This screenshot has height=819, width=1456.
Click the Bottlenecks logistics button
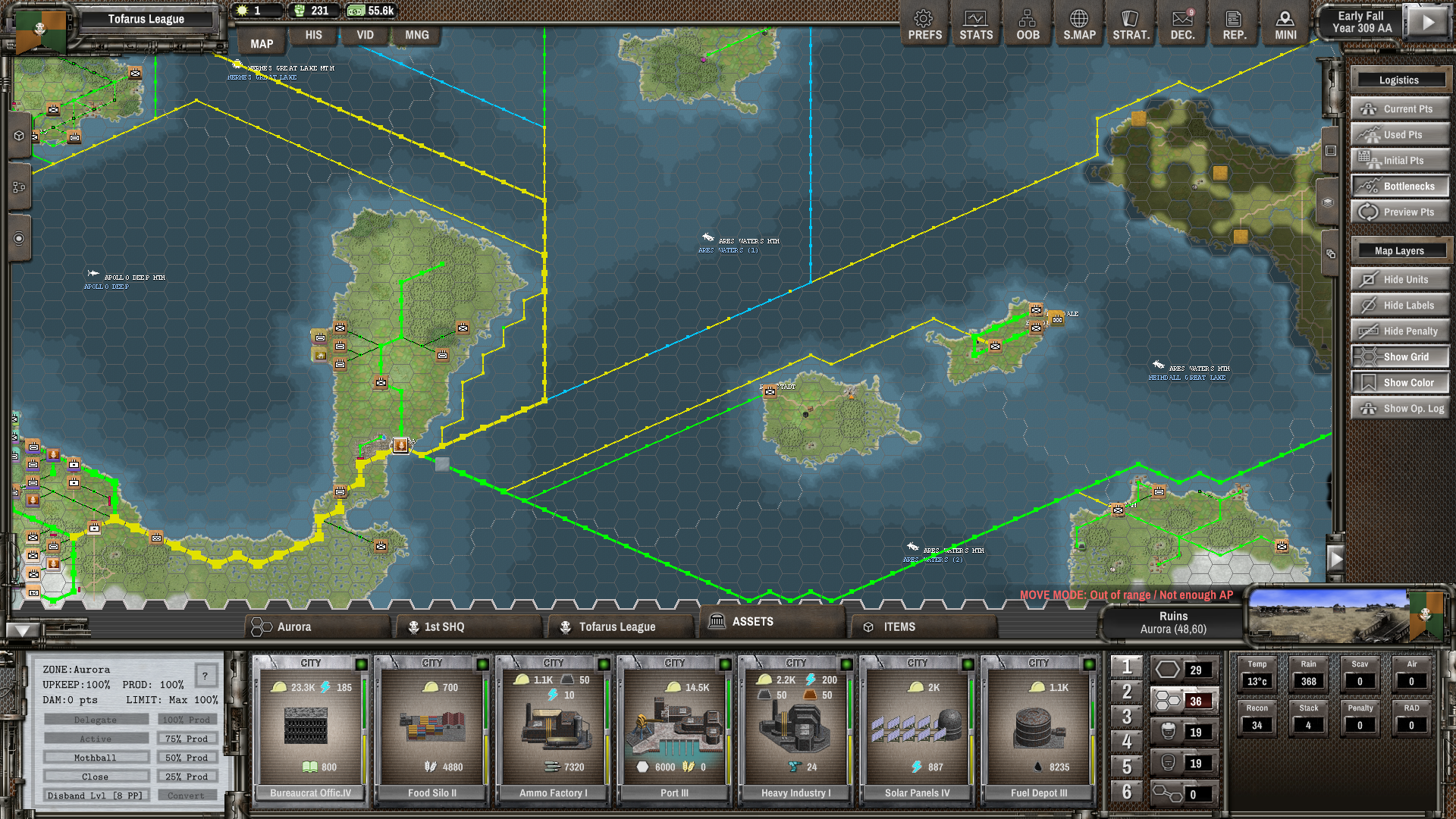click(1399, 186)
